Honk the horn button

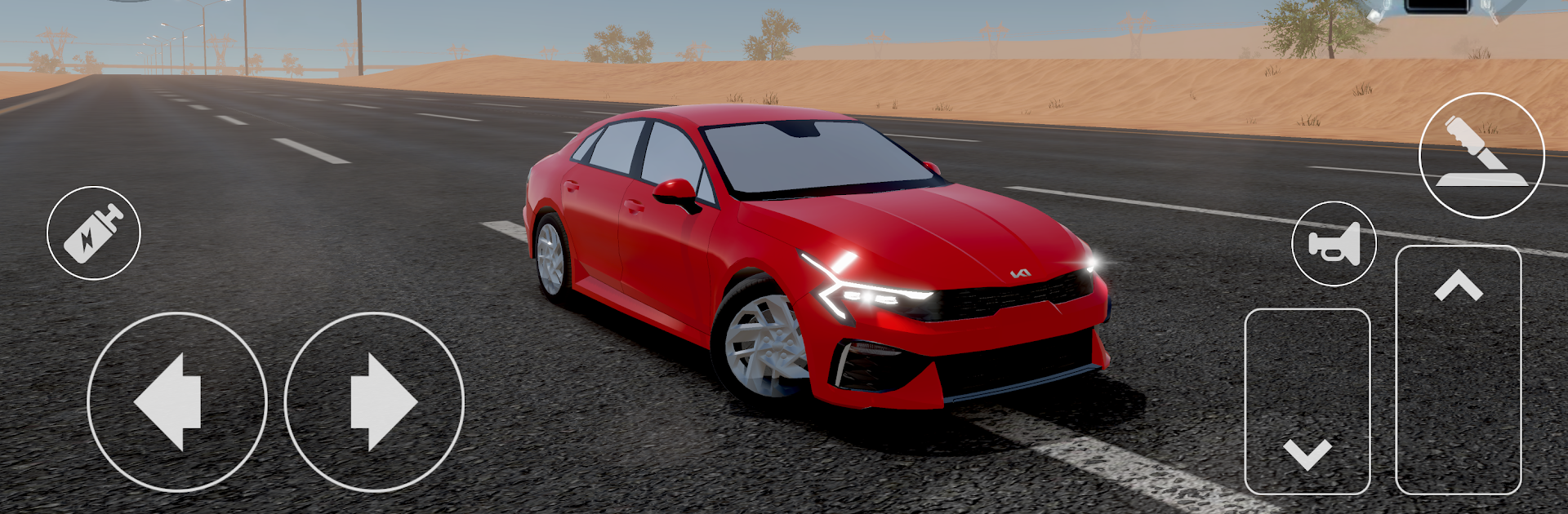[x=1334, y=243]
